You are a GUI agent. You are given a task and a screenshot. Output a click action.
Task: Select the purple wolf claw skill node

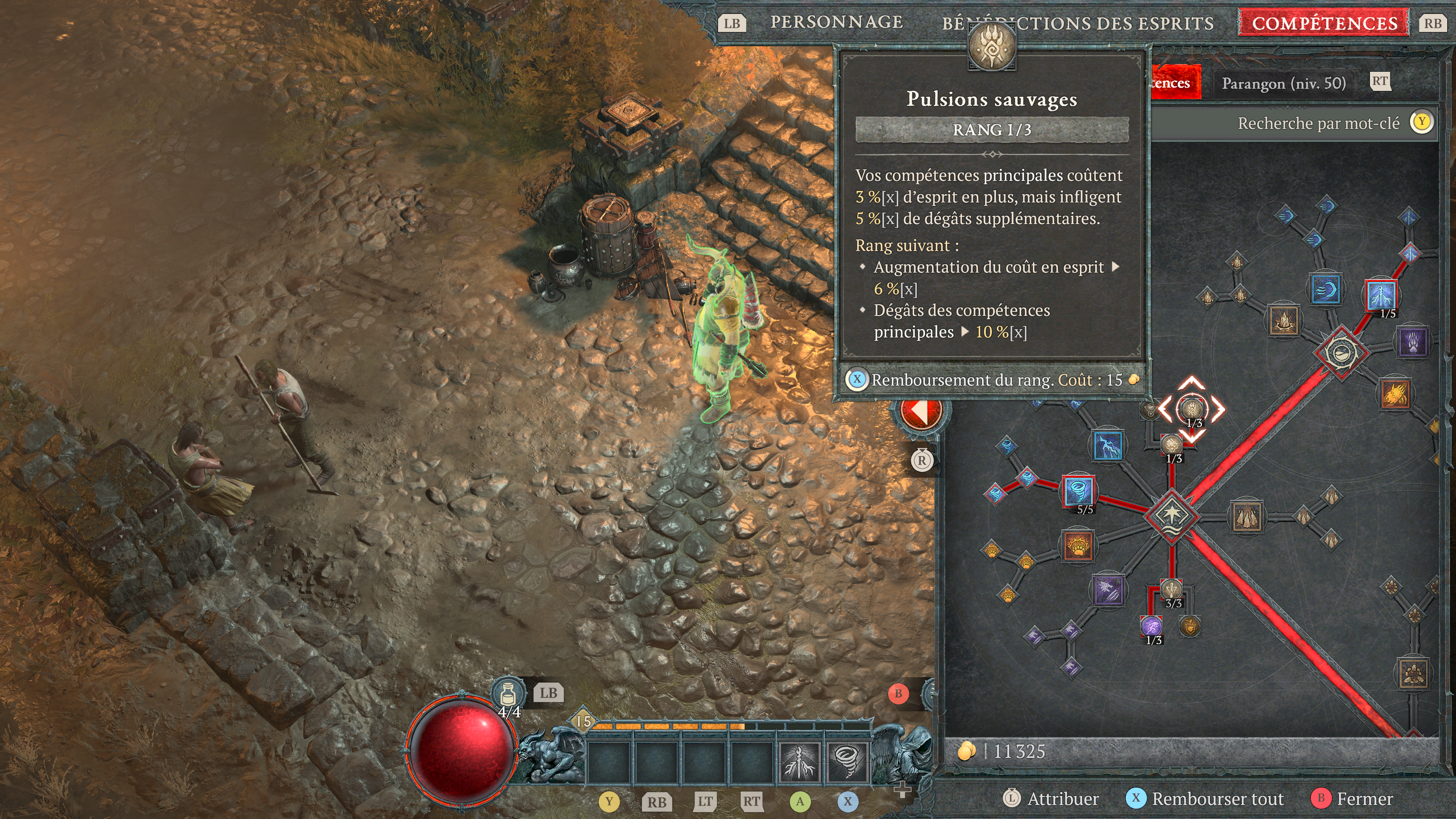[x=1108, y=590]
